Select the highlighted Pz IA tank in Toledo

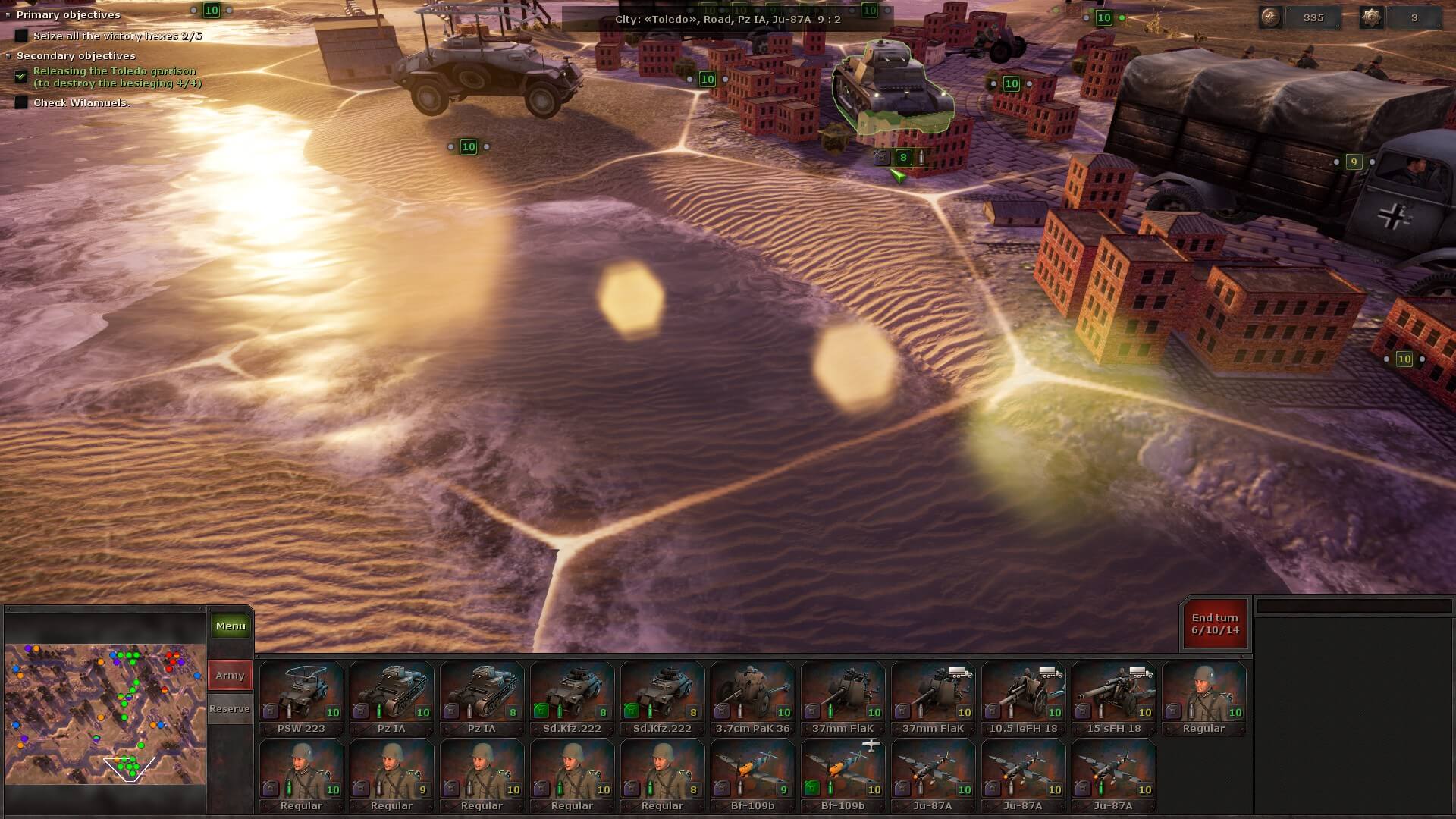[893, 89]
